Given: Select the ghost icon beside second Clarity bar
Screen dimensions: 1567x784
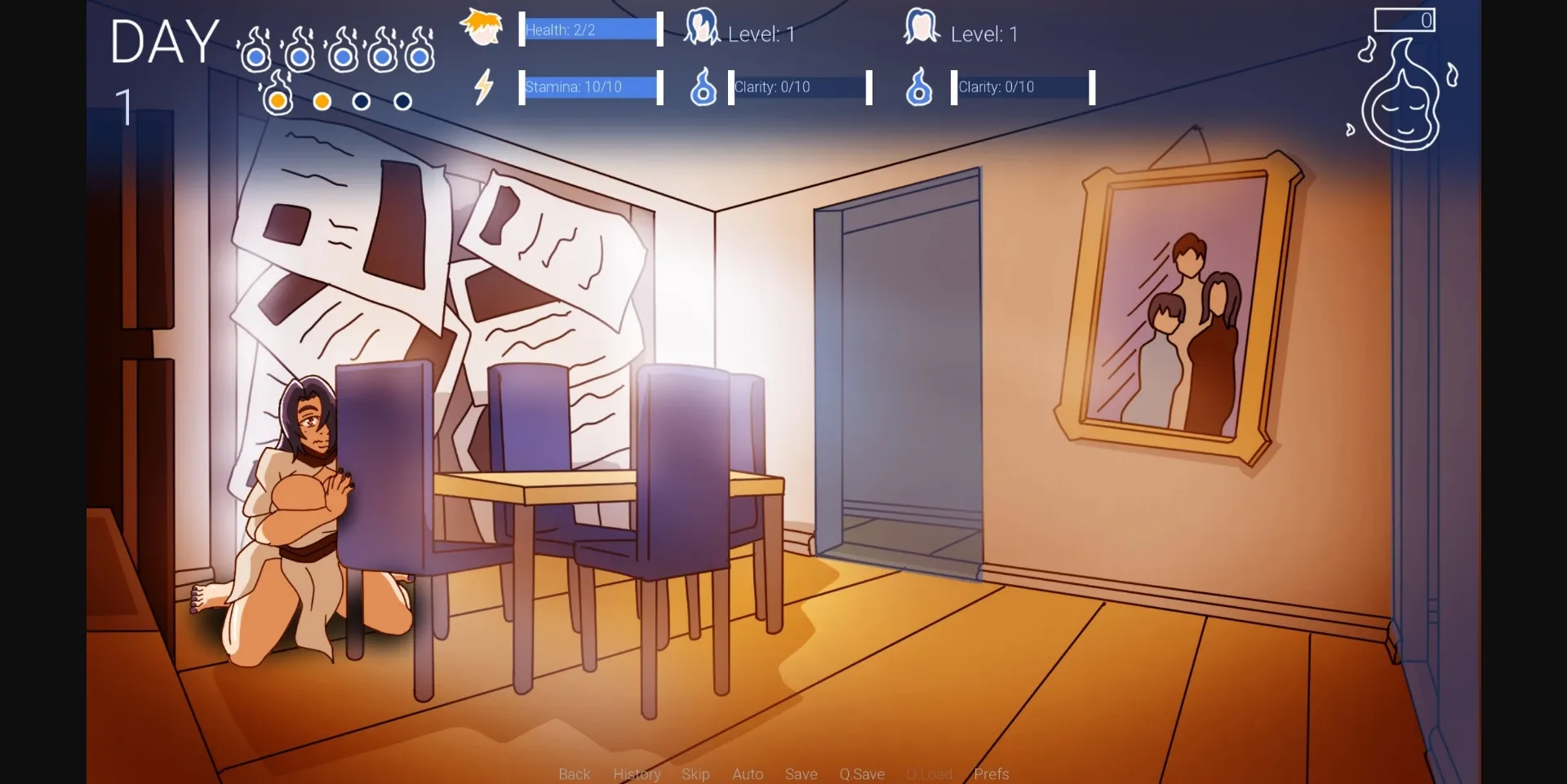Looking at the screenshot, I should 921,87.
